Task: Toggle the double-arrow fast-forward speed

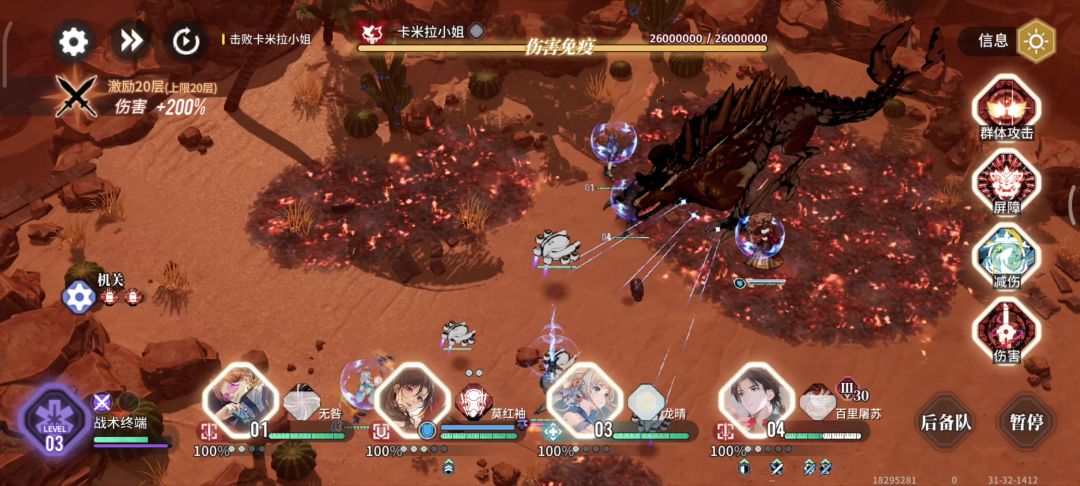Action: click(x=130, y=41)
